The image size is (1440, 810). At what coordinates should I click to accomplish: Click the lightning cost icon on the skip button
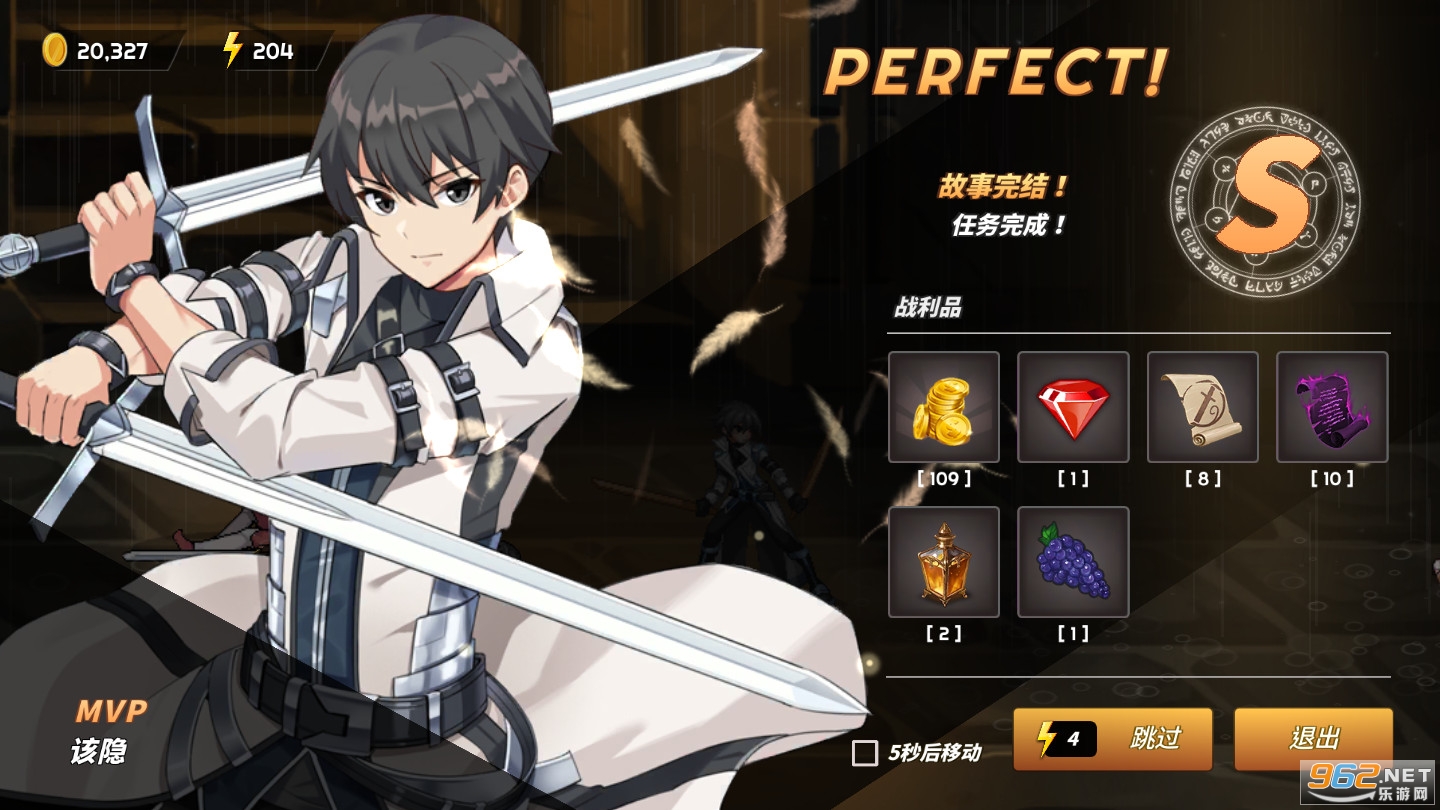pos(1048,740)
